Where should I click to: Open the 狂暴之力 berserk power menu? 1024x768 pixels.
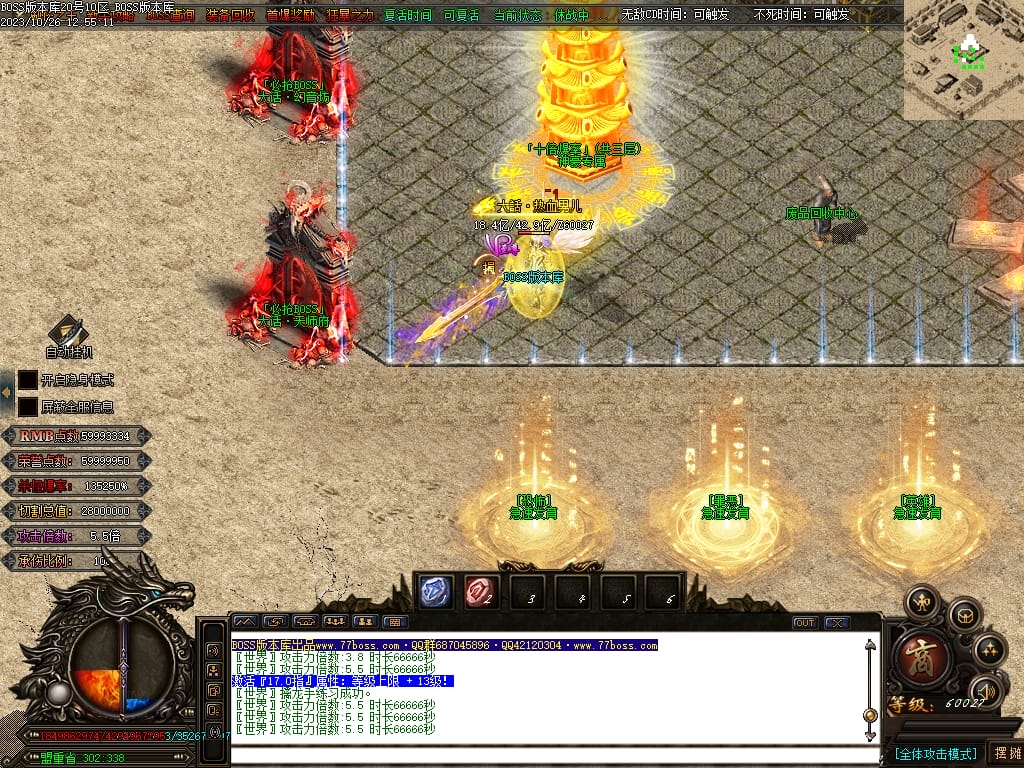[x=350, y=15]
